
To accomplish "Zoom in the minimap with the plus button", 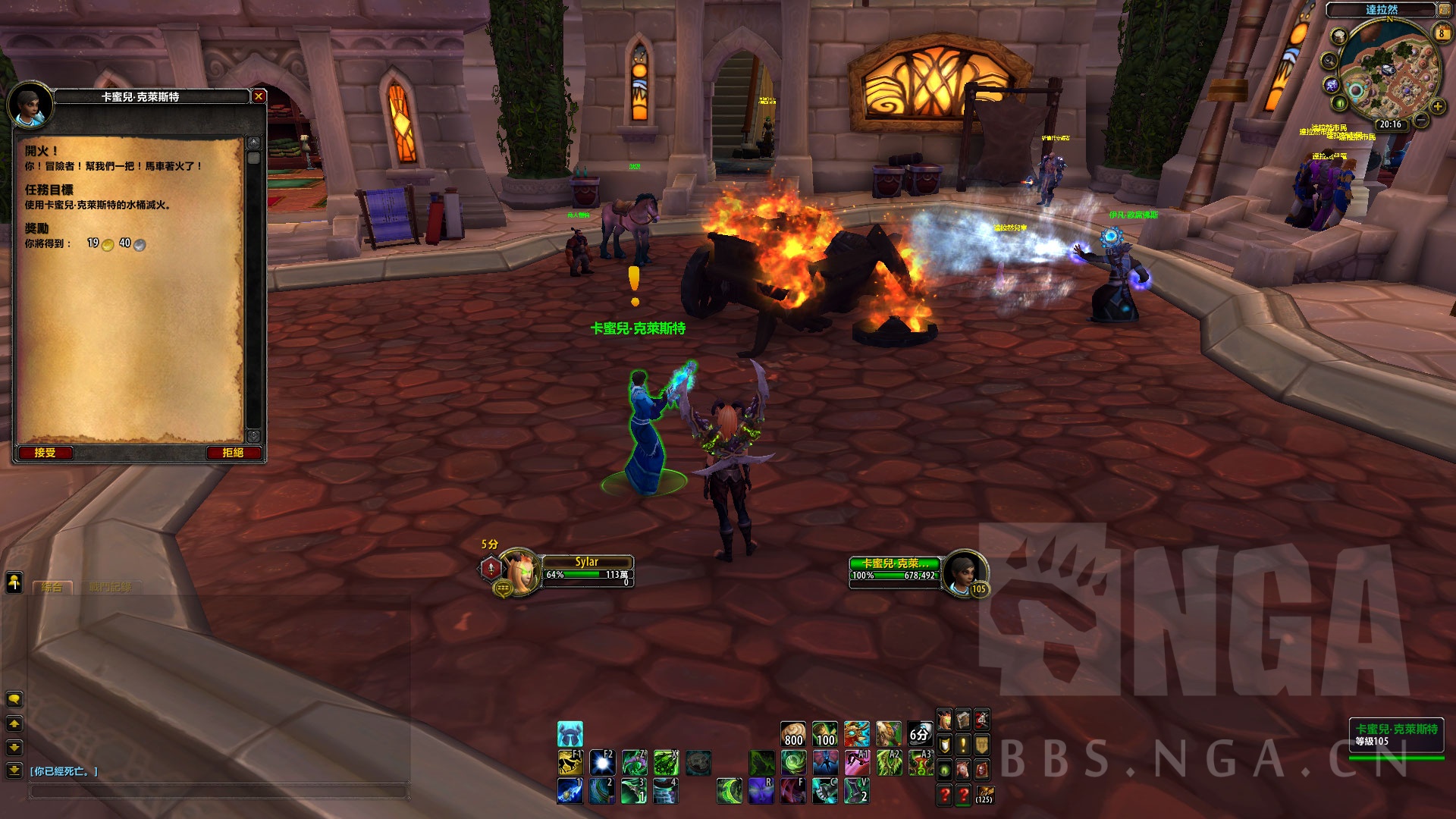I will pos(1437,107).
